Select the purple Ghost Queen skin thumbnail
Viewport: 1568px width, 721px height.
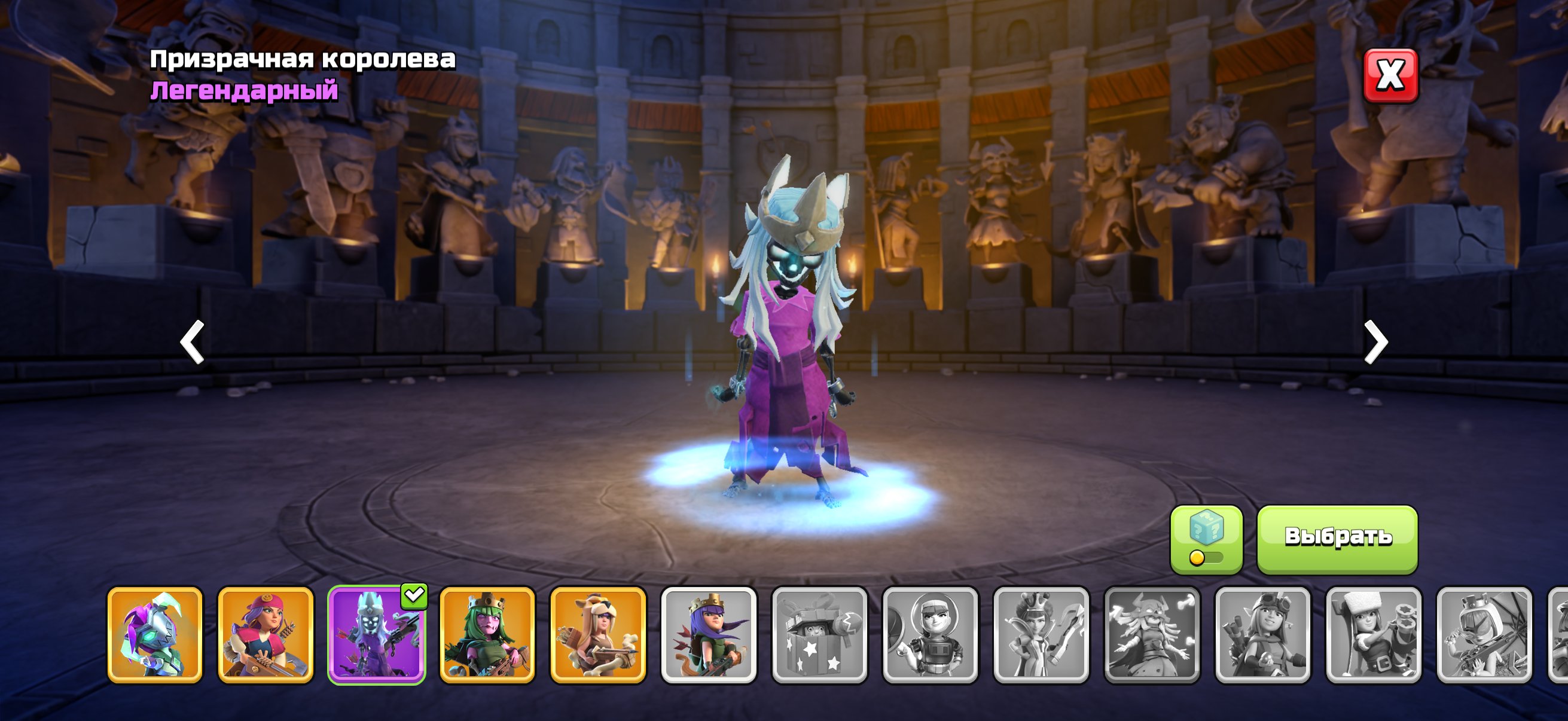[377, 634]
